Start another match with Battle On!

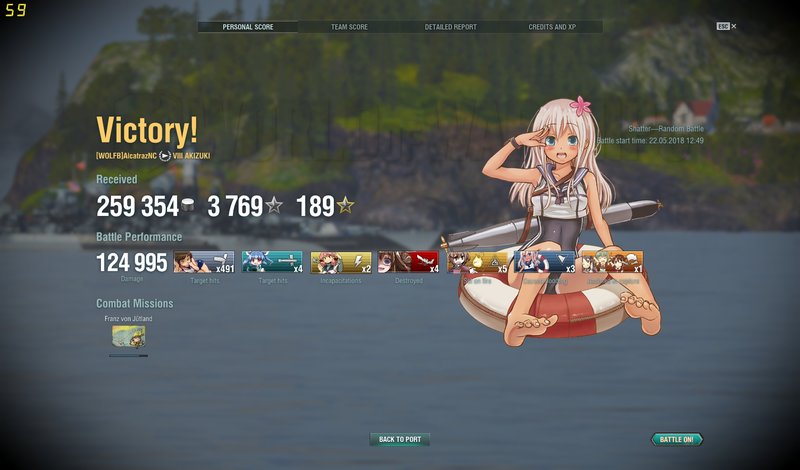coord(677,439)
